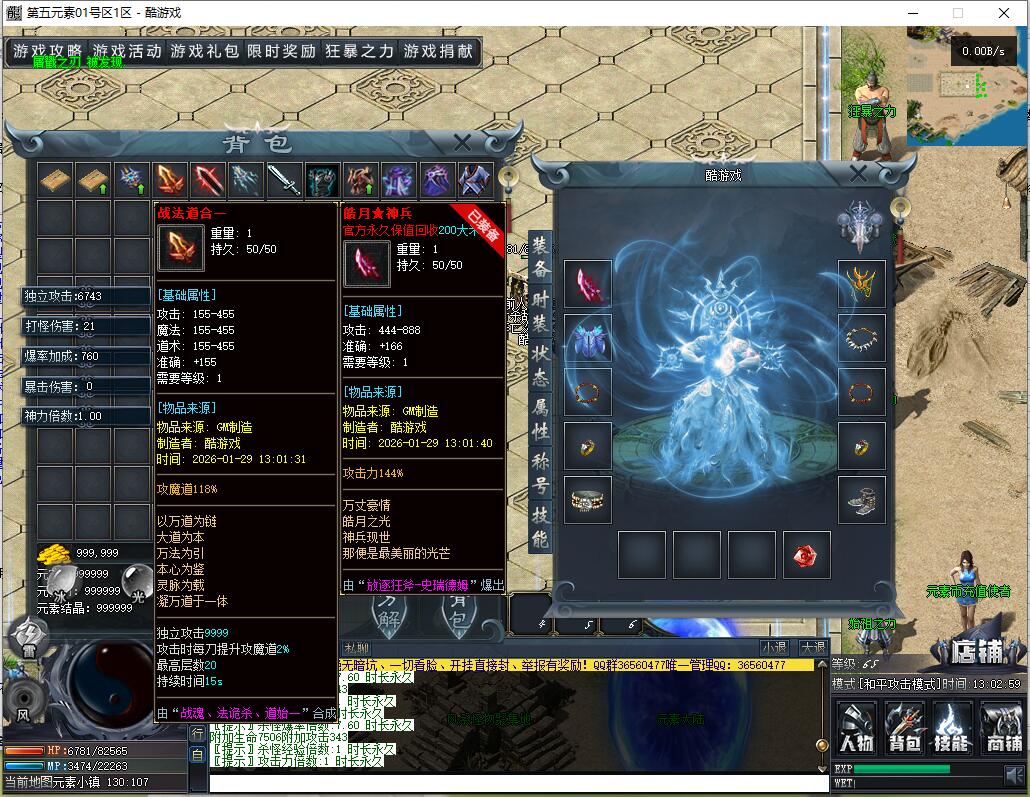
Task: Open the 限时奖励 timed rewards menu
Action: tap(281, 51)
